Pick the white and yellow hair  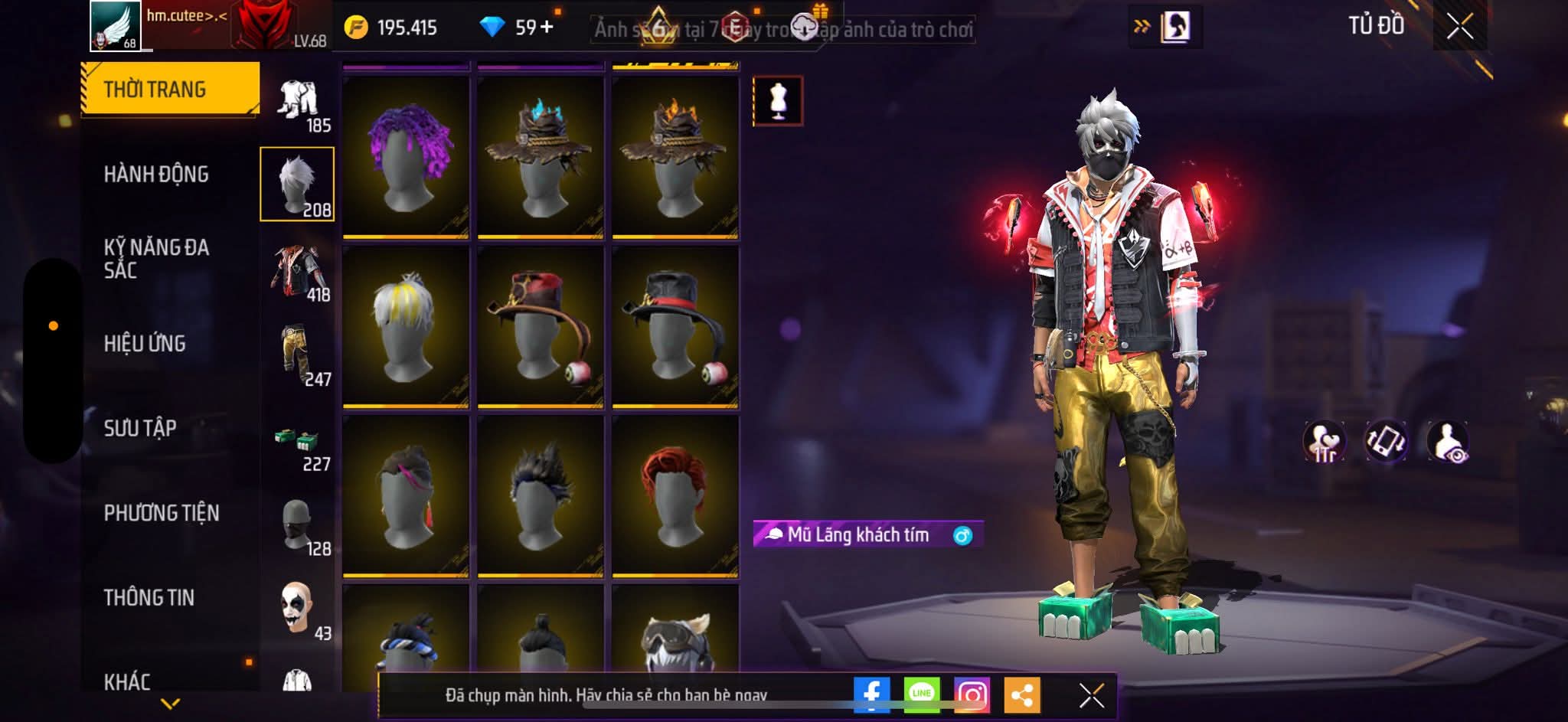coord(406,327)
